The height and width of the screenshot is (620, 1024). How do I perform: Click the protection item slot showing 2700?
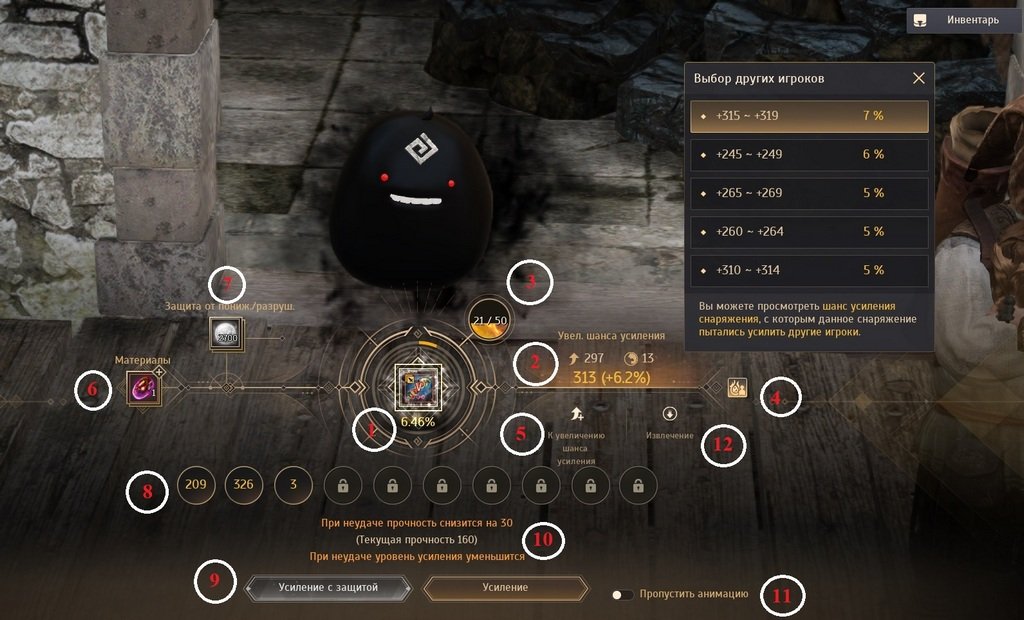click(x=225, y=335)
